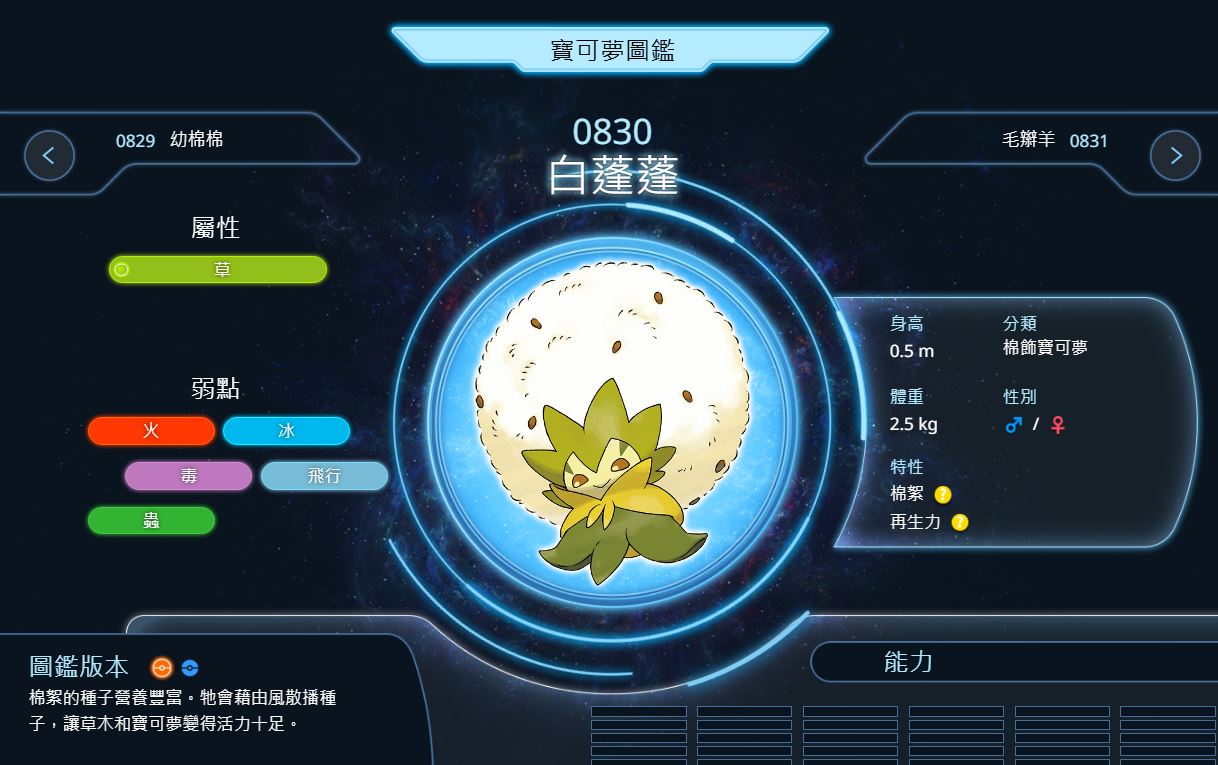Choose the 毒 poison weakness badge
This screenshot has height=765, width=1218.
[188, 476]
